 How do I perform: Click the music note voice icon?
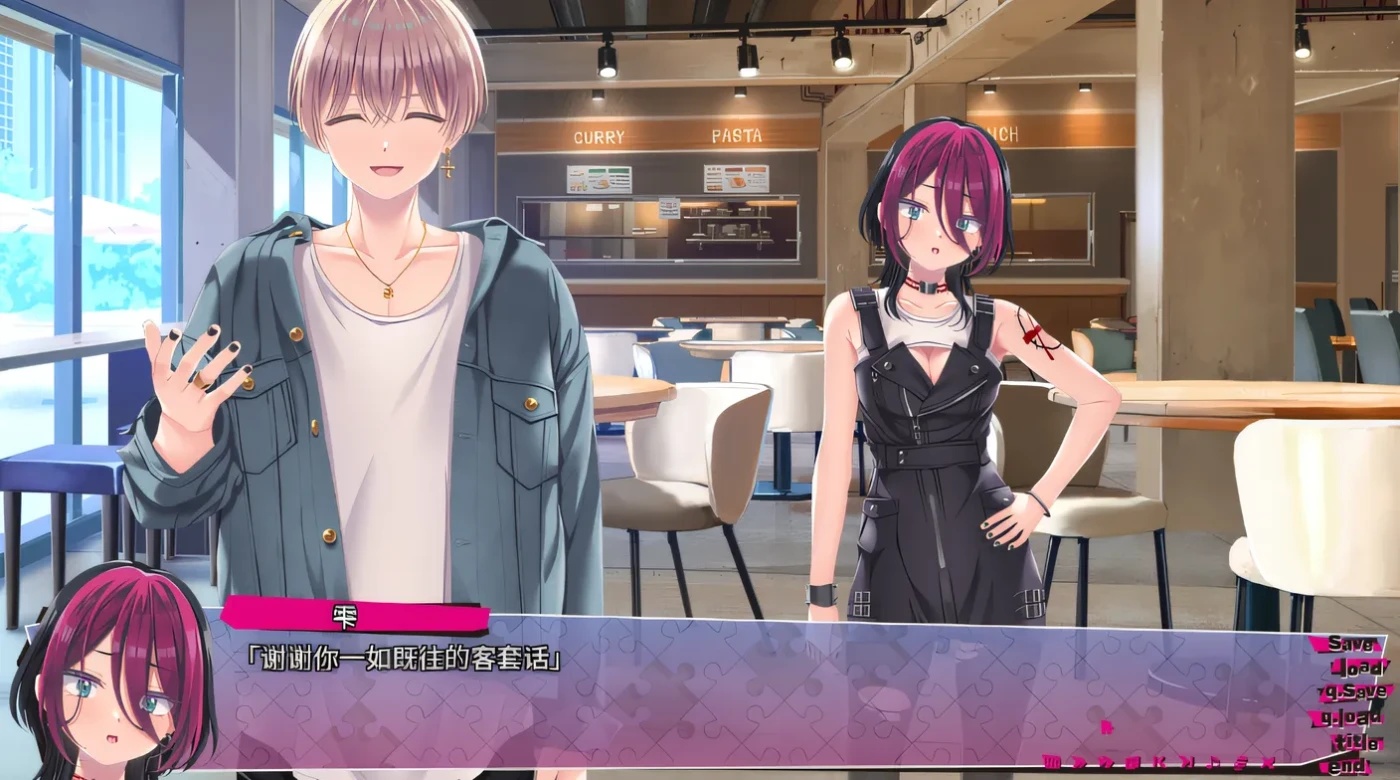pyautogui.click(x=1215, y=763)
